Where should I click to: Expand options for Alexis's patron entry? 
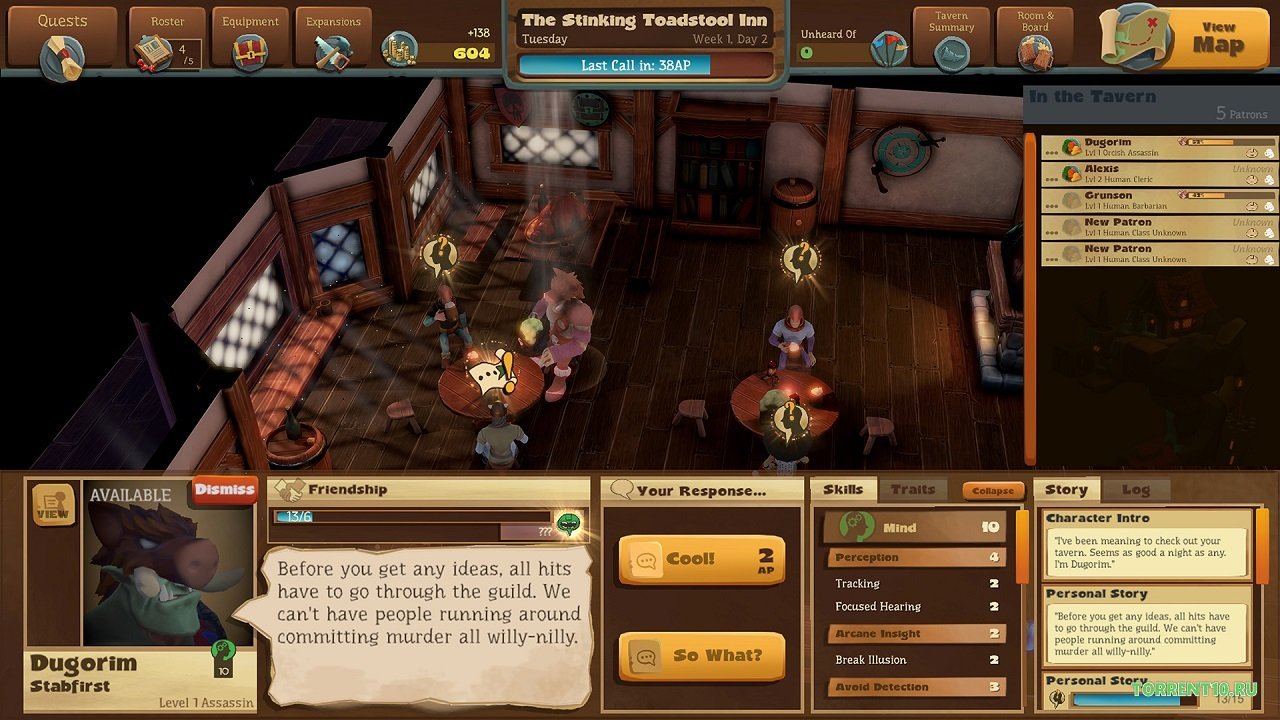(1051, 177)
